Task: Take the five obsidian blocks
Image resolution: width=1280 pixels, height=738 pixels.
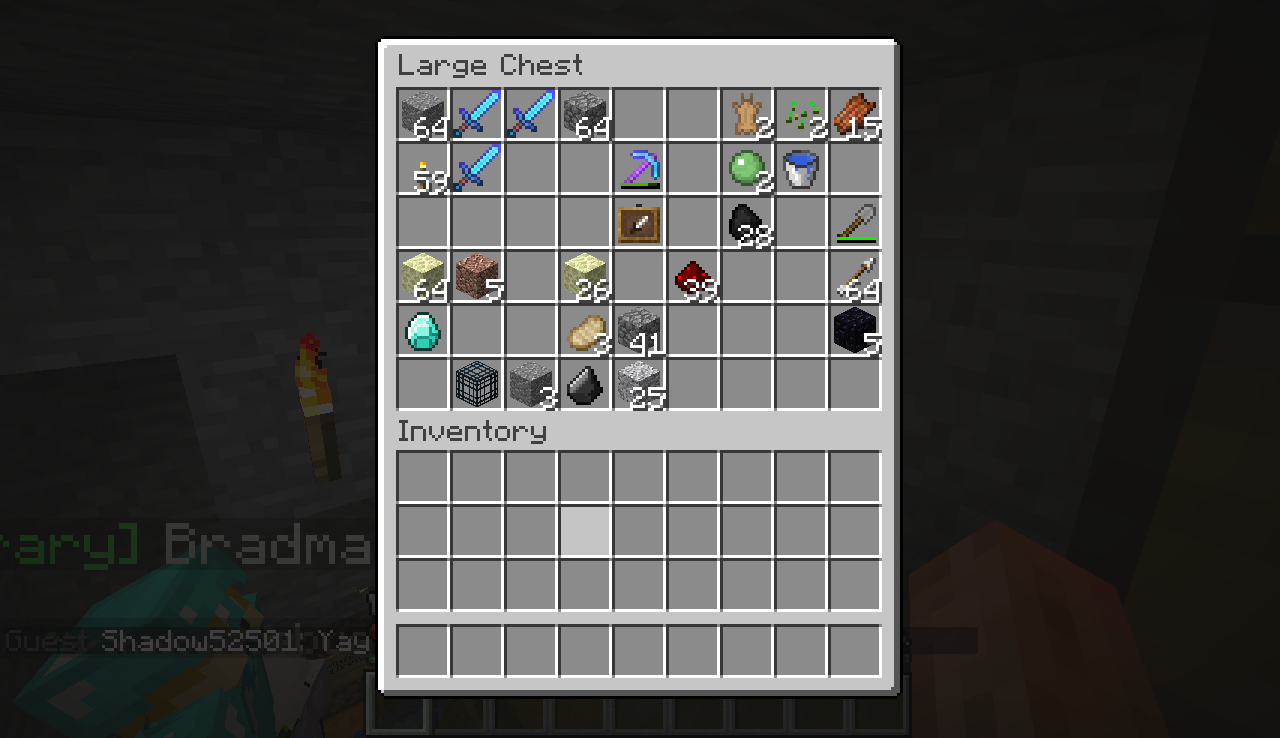Action: (855, 330)
